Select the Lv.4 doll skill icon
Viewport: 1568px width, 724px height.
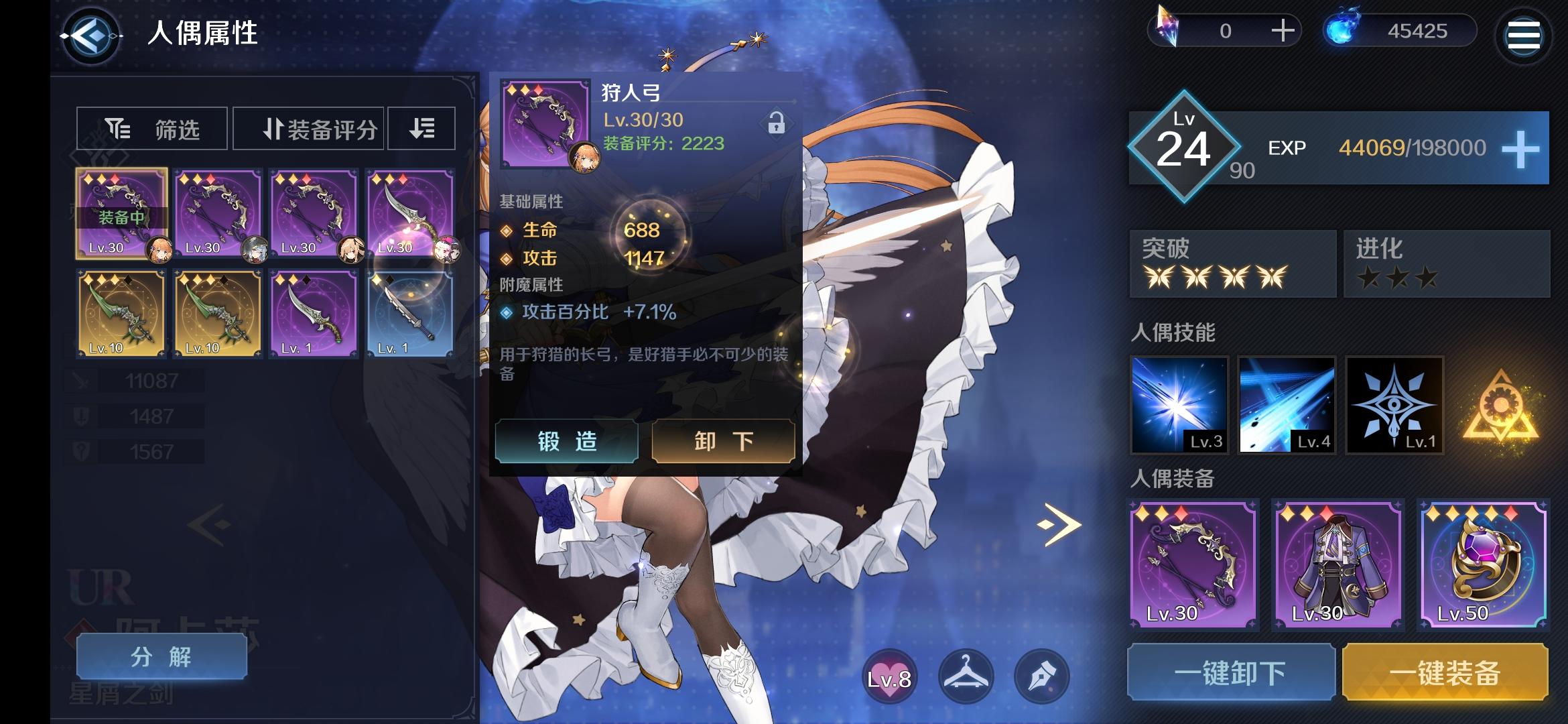[1287, 406]
